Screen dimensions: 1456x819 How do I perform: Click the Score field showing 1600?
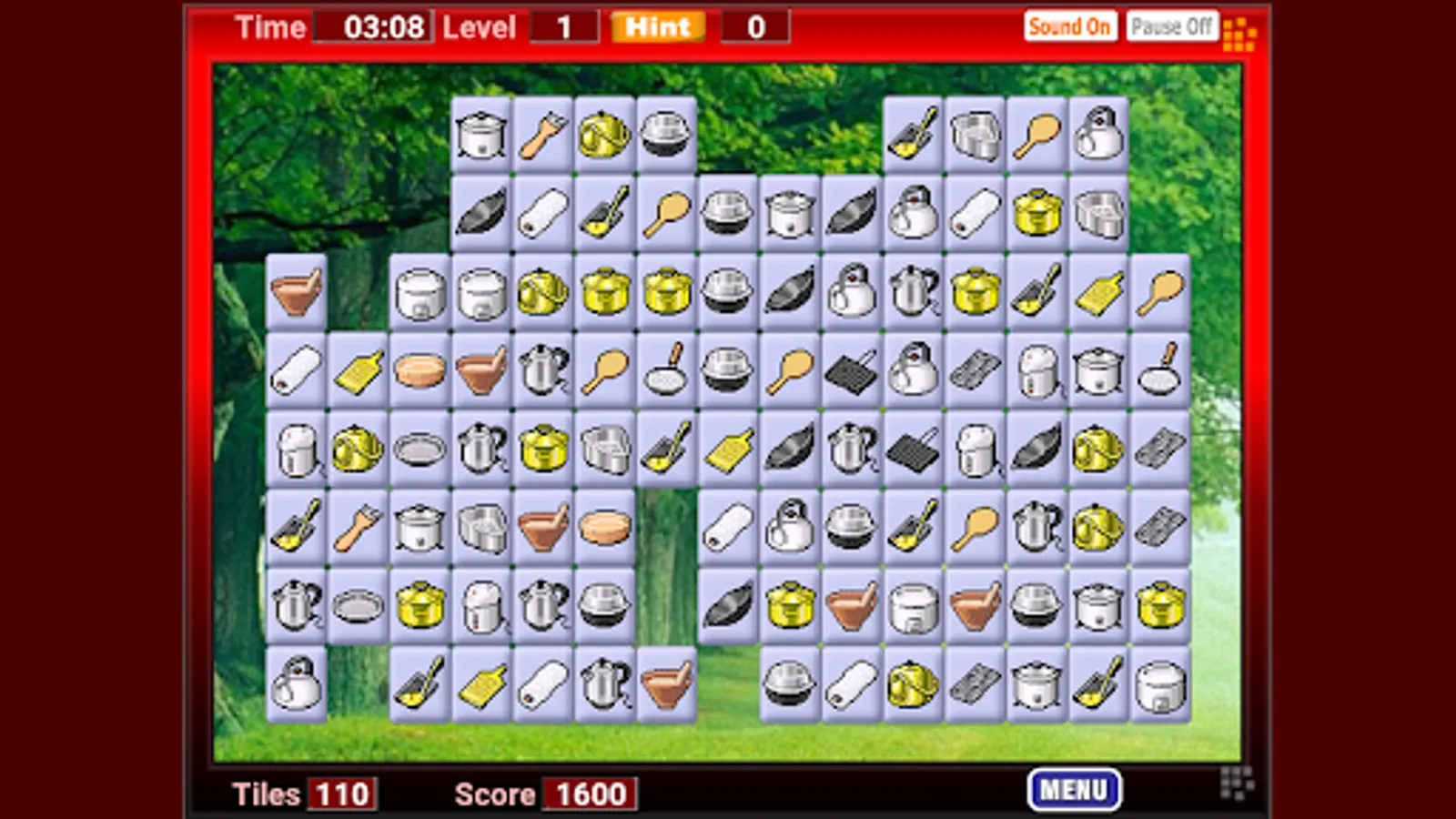(590, 794)
